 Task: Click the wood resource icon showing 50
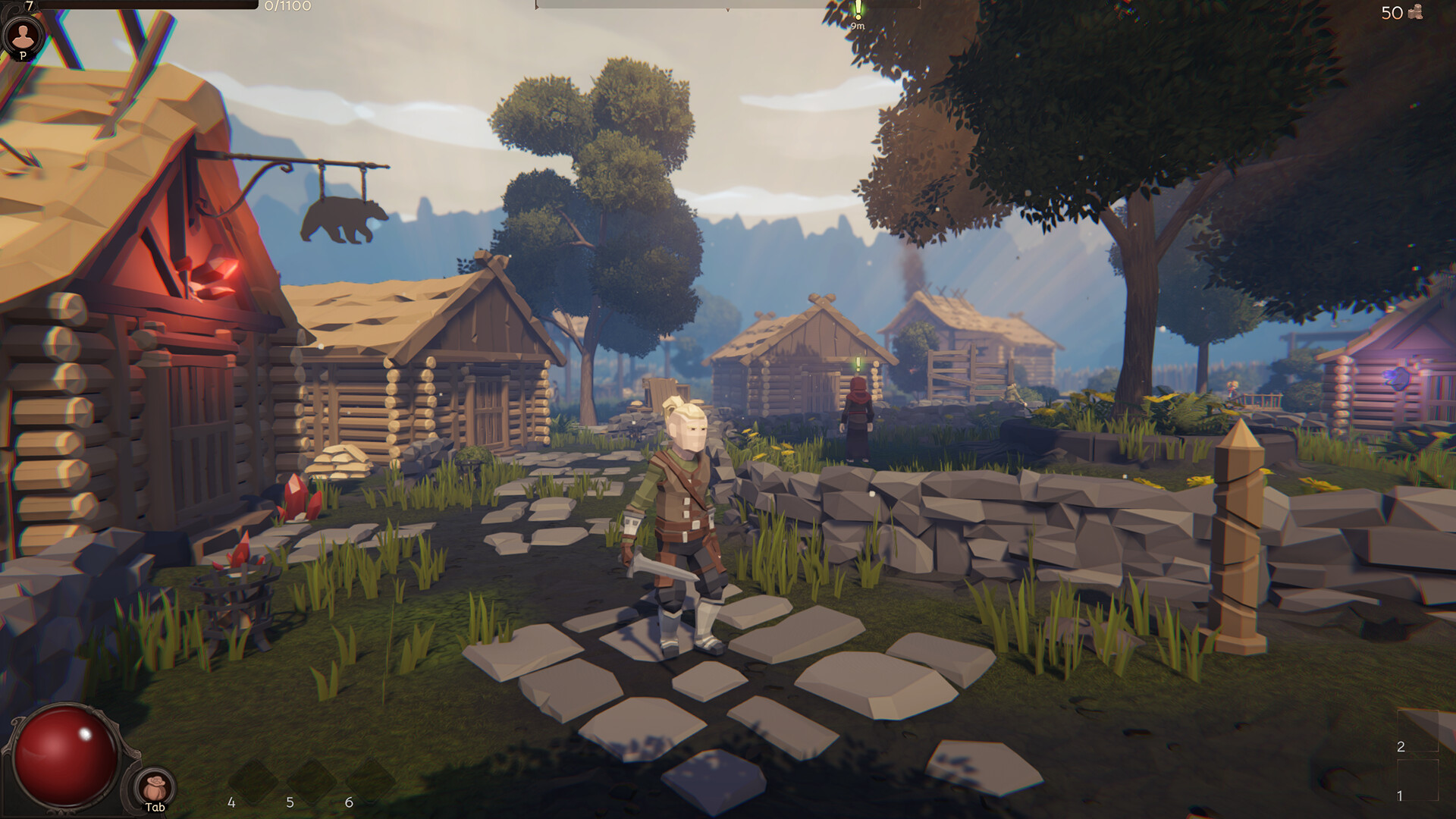(x=1417, y=12)
